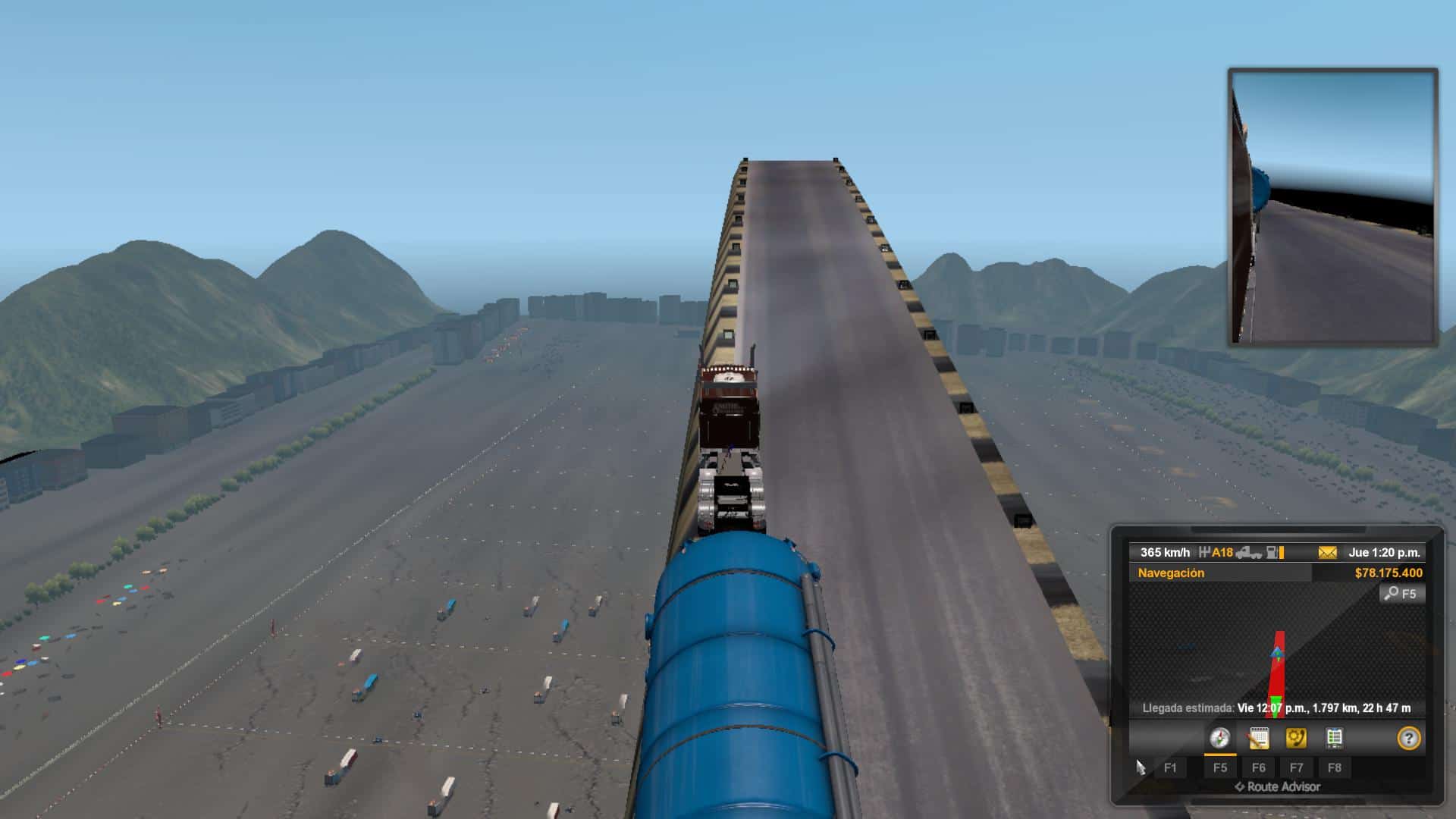
Task: Show the truck damage checklist tab
Action: 1334,738
